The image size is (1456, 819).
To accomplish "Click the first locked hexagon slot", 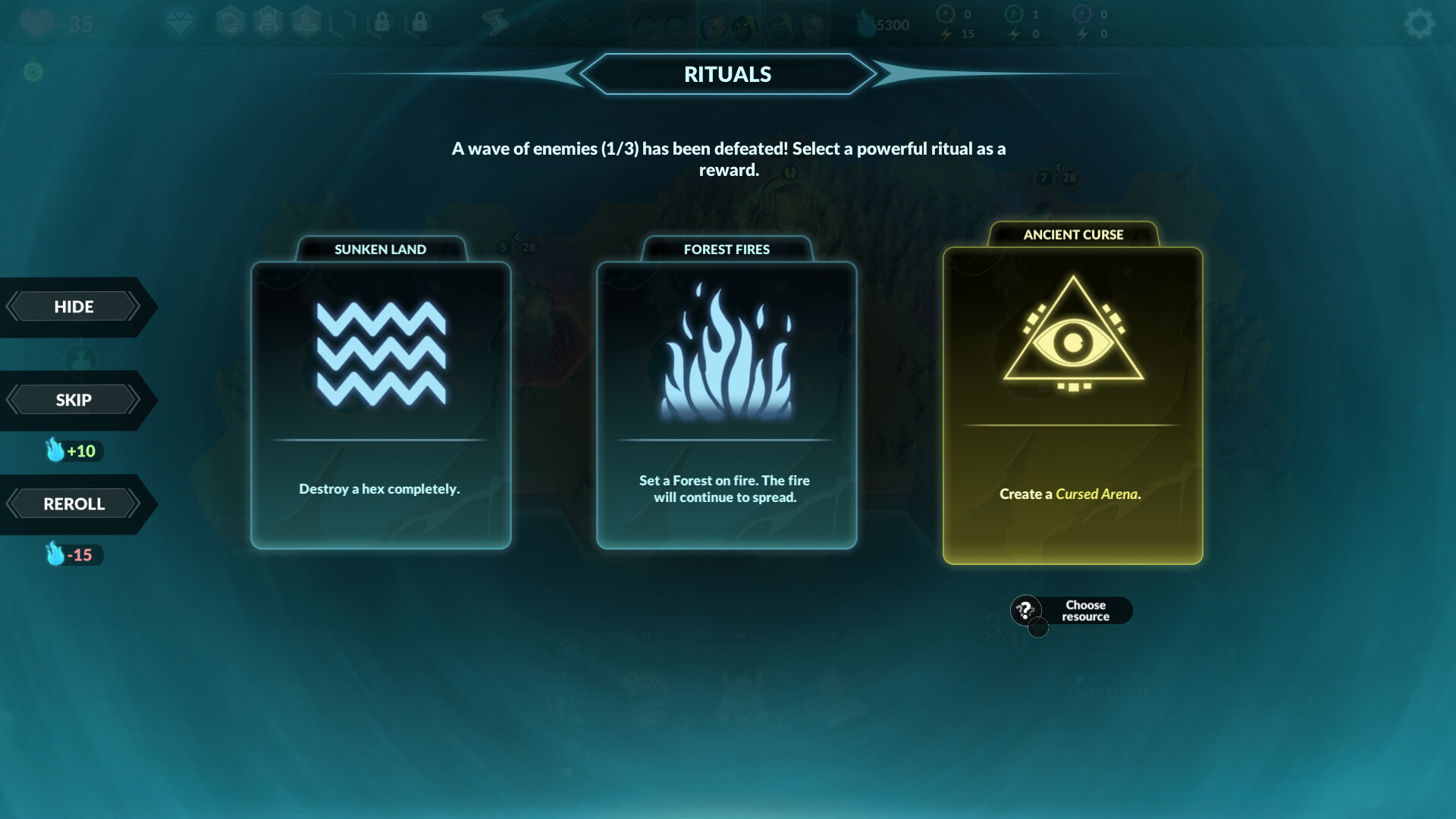I will coord(382,23).
